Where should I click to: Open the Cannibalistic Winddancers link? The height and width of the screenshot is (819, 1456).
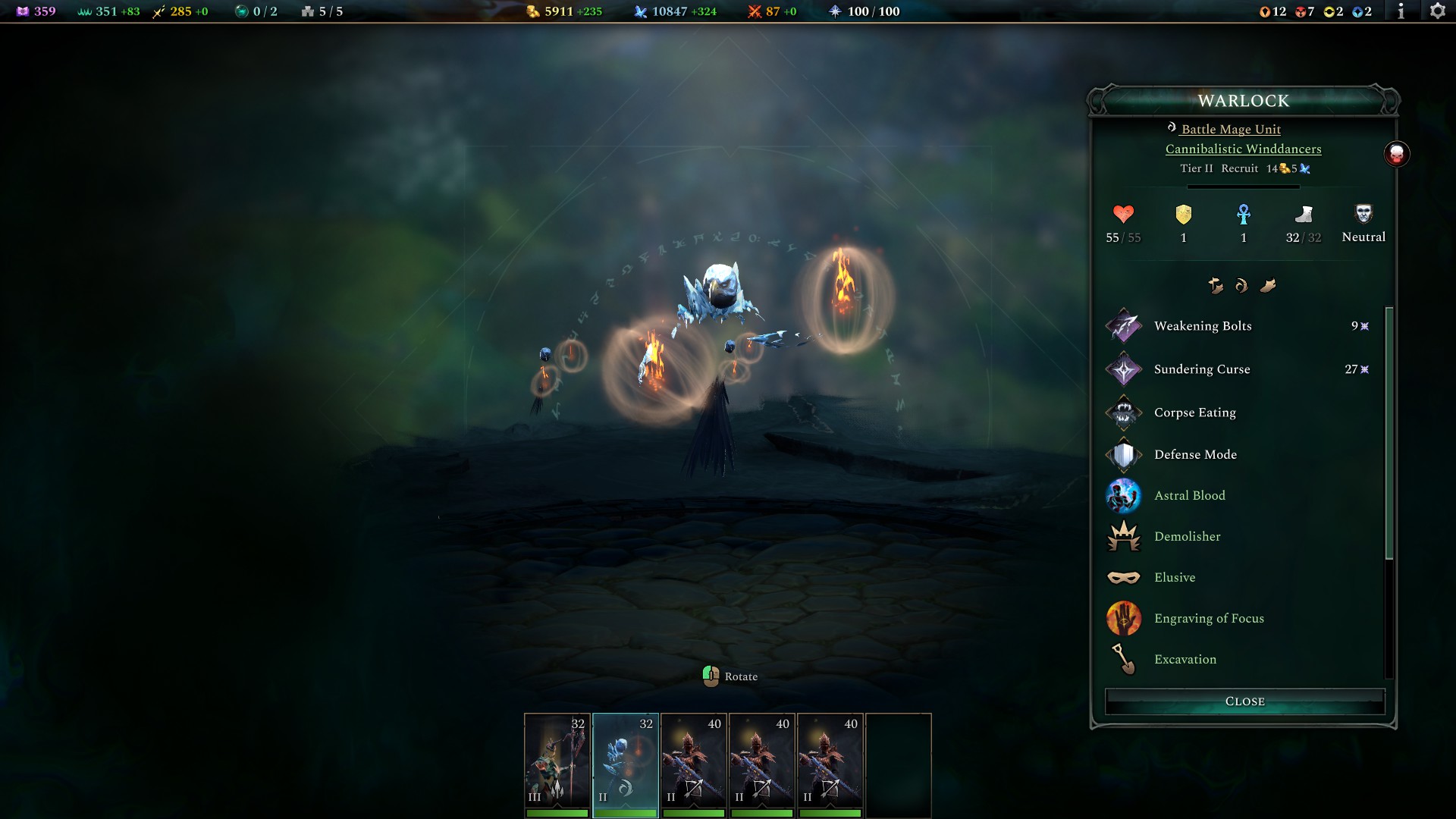point(1243,149)
